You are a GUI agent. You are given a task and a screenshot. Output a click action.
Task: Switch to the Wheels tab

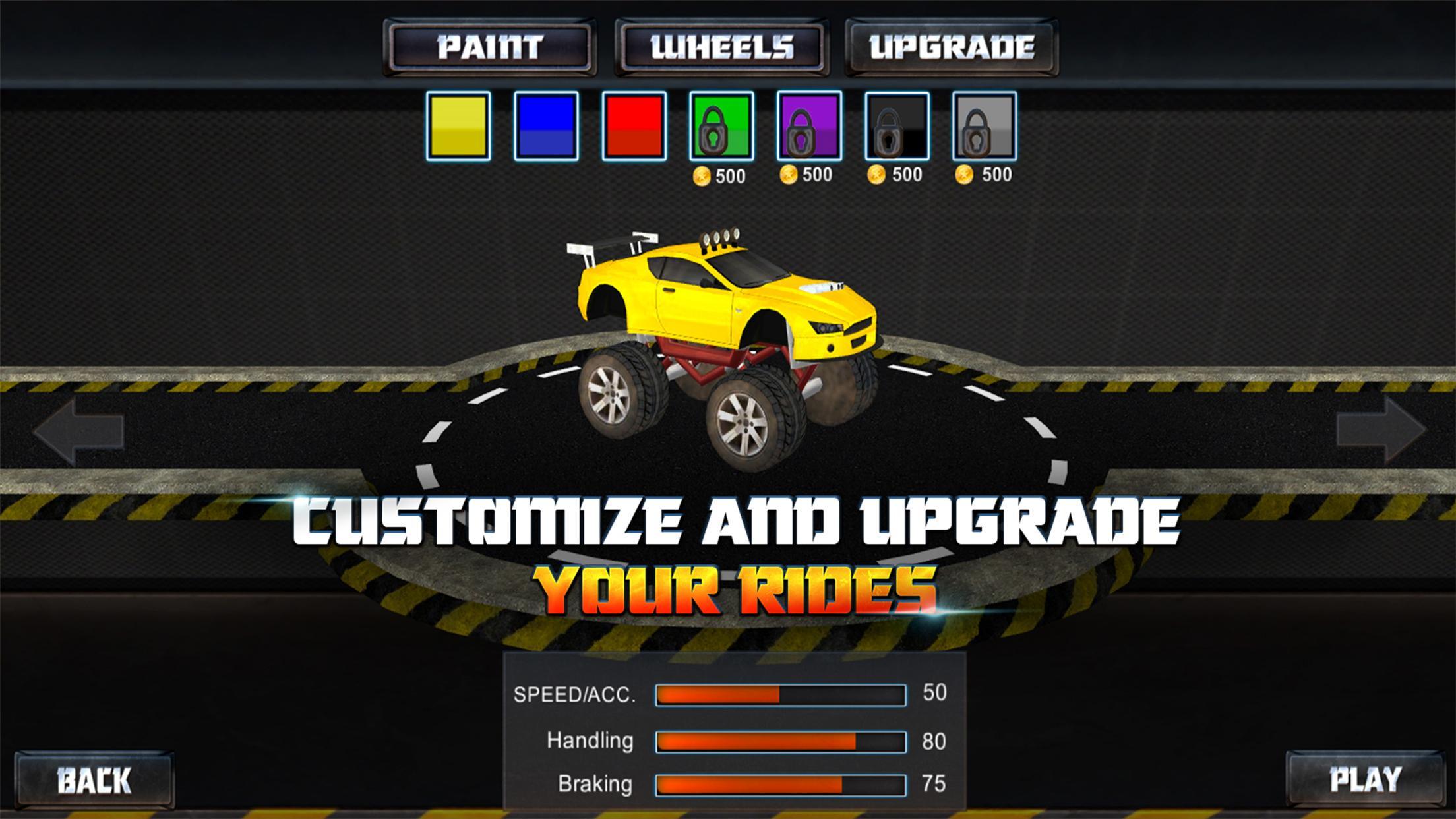(x=721, y=46)
